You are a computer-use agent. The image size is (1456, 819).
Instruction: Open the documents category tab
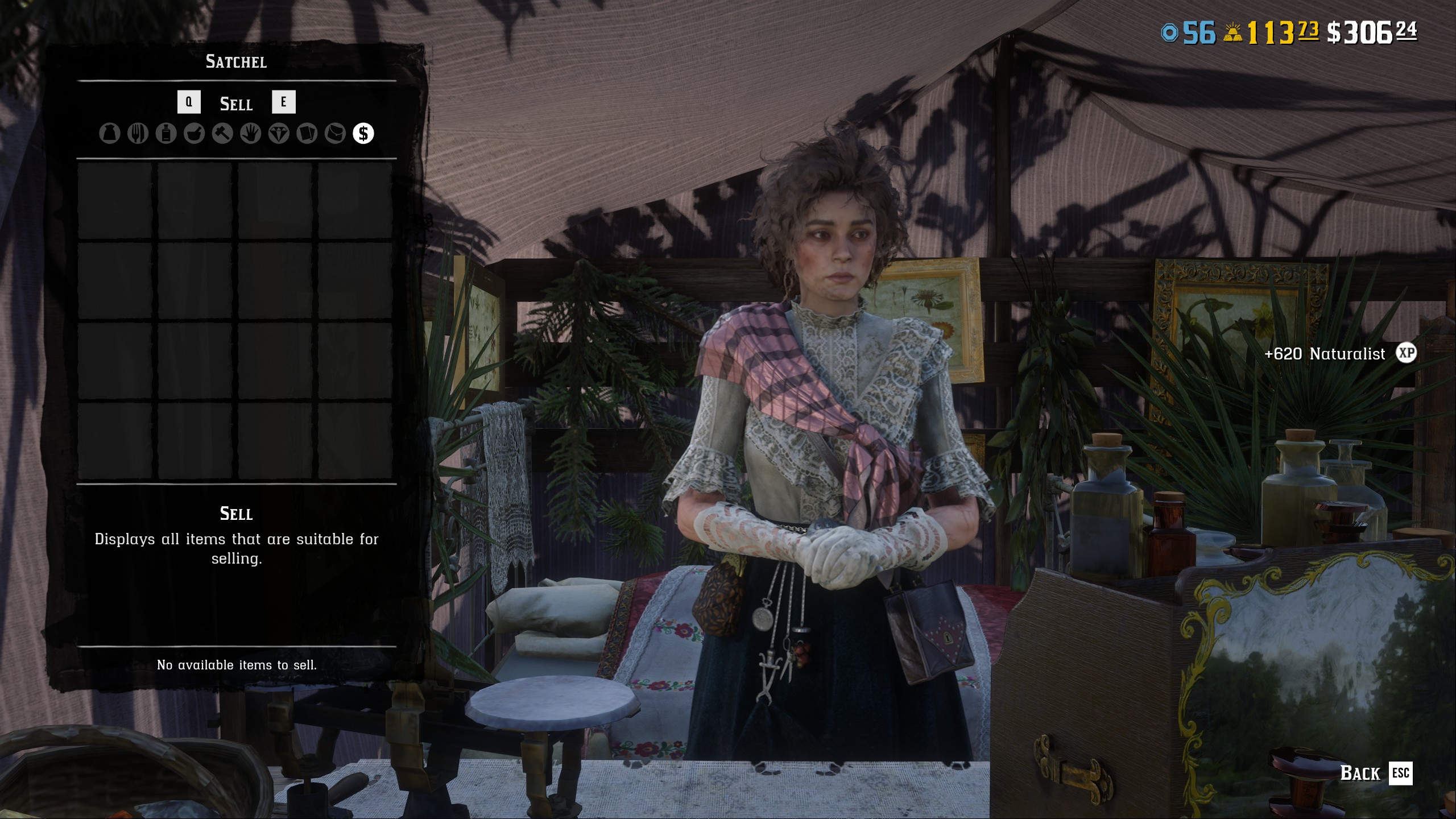(x=307, y=134)
